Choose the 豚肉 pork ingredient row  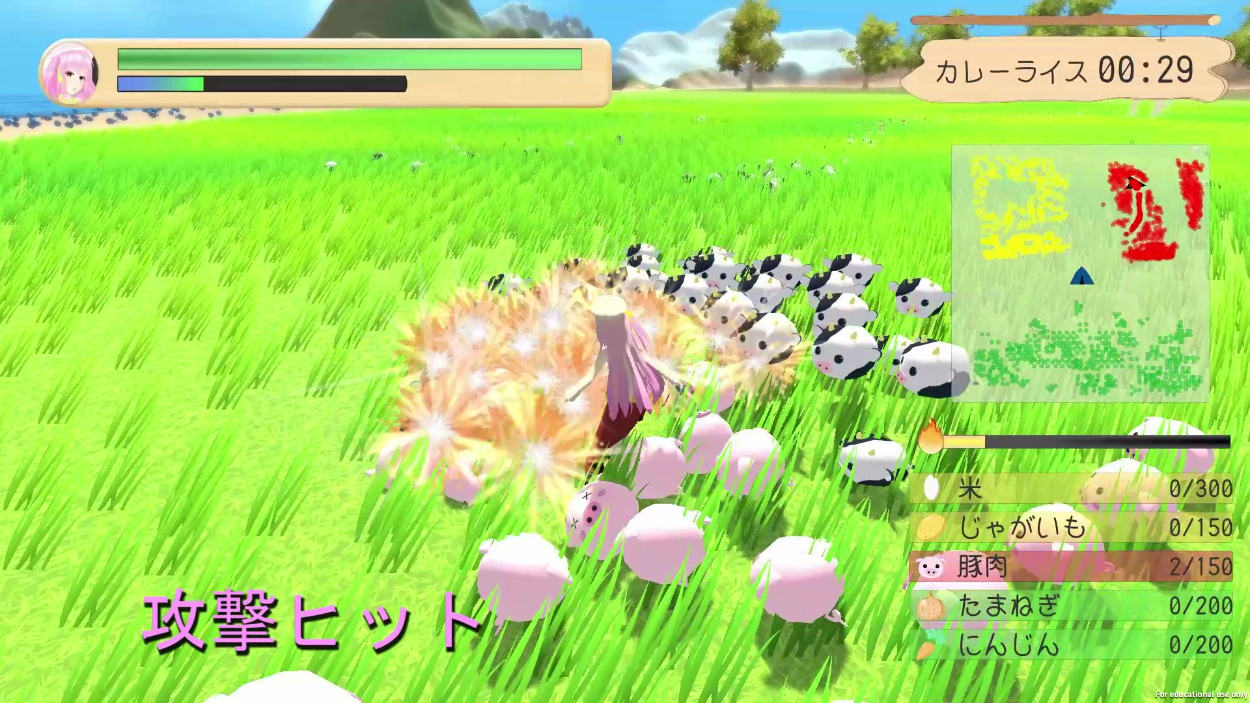(x=1072, y=567)
